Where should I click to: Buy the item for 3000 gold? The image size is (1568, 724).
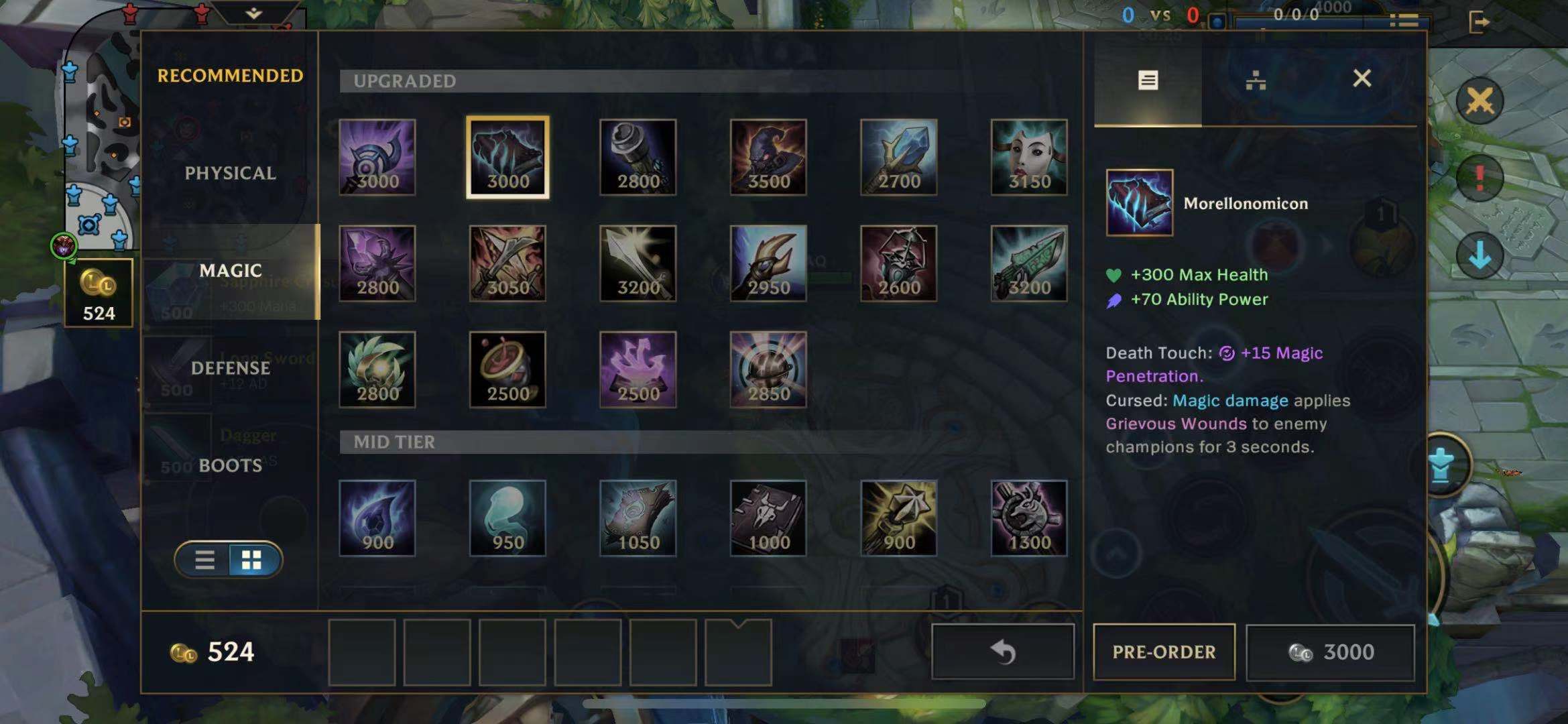pos(1331,652)
